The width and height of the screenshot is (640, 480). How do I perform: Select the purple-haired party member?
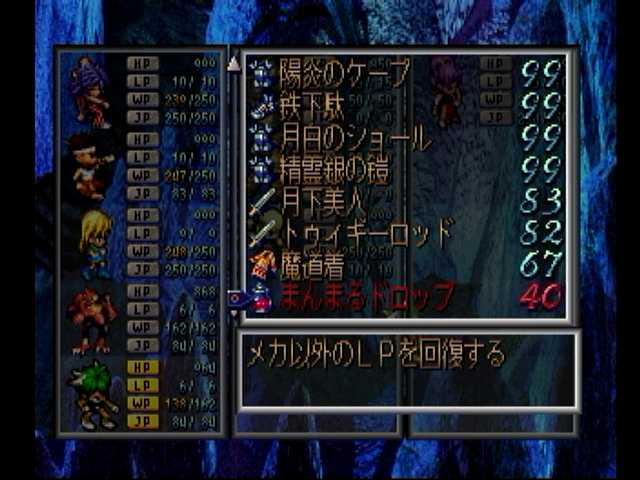[90, 92]
